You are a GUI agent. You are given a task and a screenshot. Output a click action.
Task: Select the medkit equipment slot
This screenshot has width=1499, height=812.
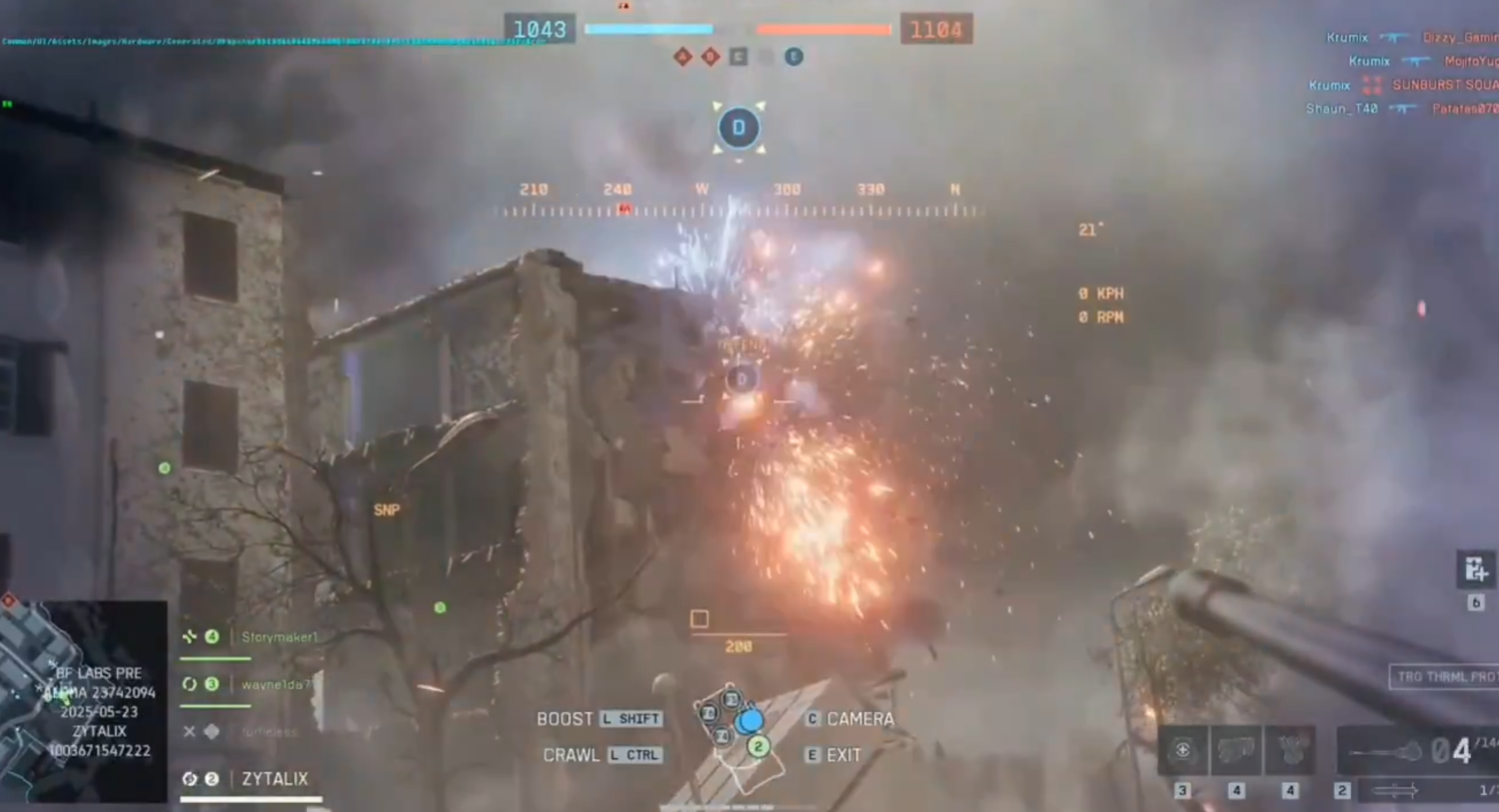(x=1184, y=749)
